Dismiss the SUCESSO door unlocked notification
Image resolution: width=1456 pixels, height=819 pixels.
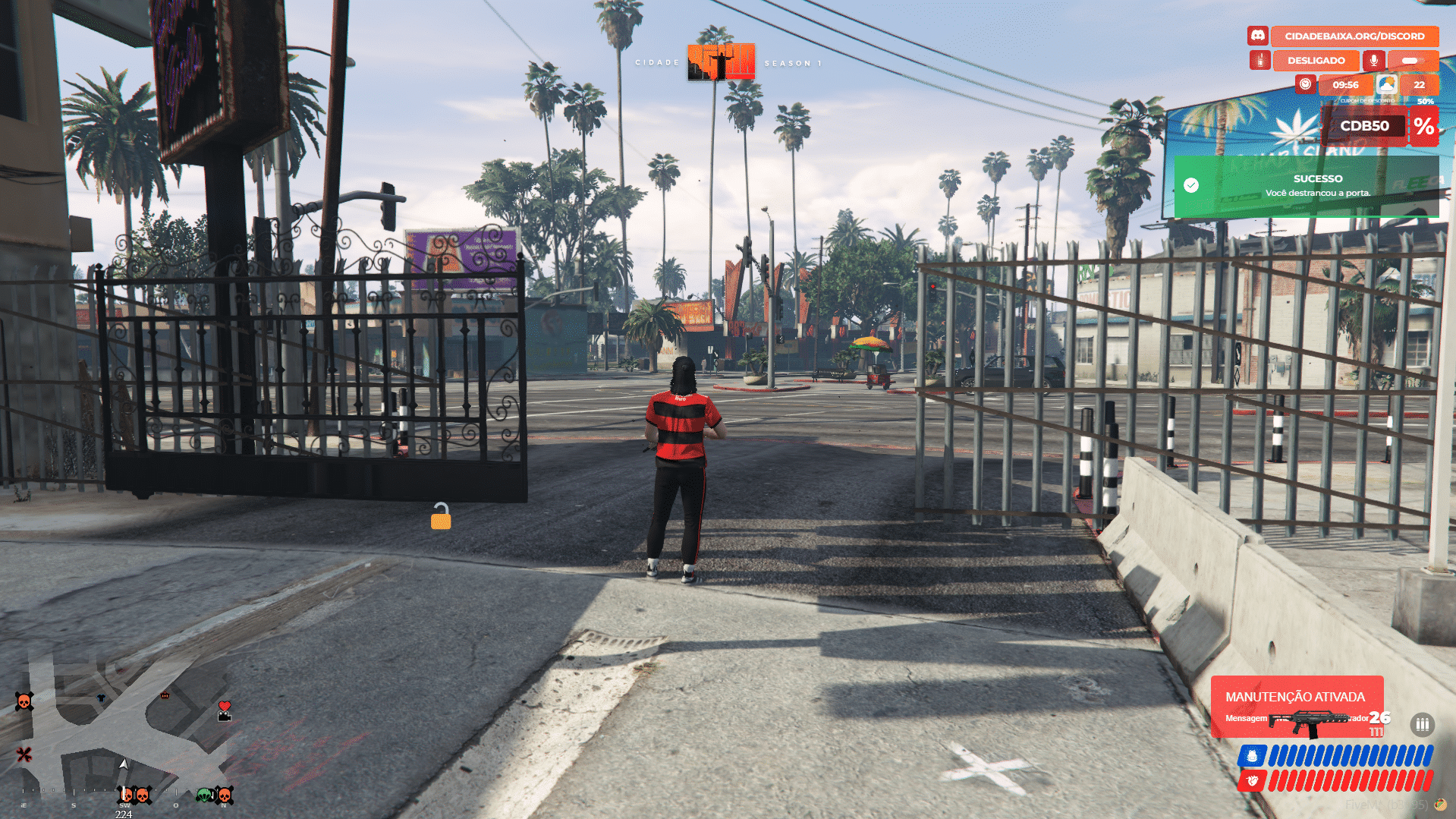(x=1306, y=186)
